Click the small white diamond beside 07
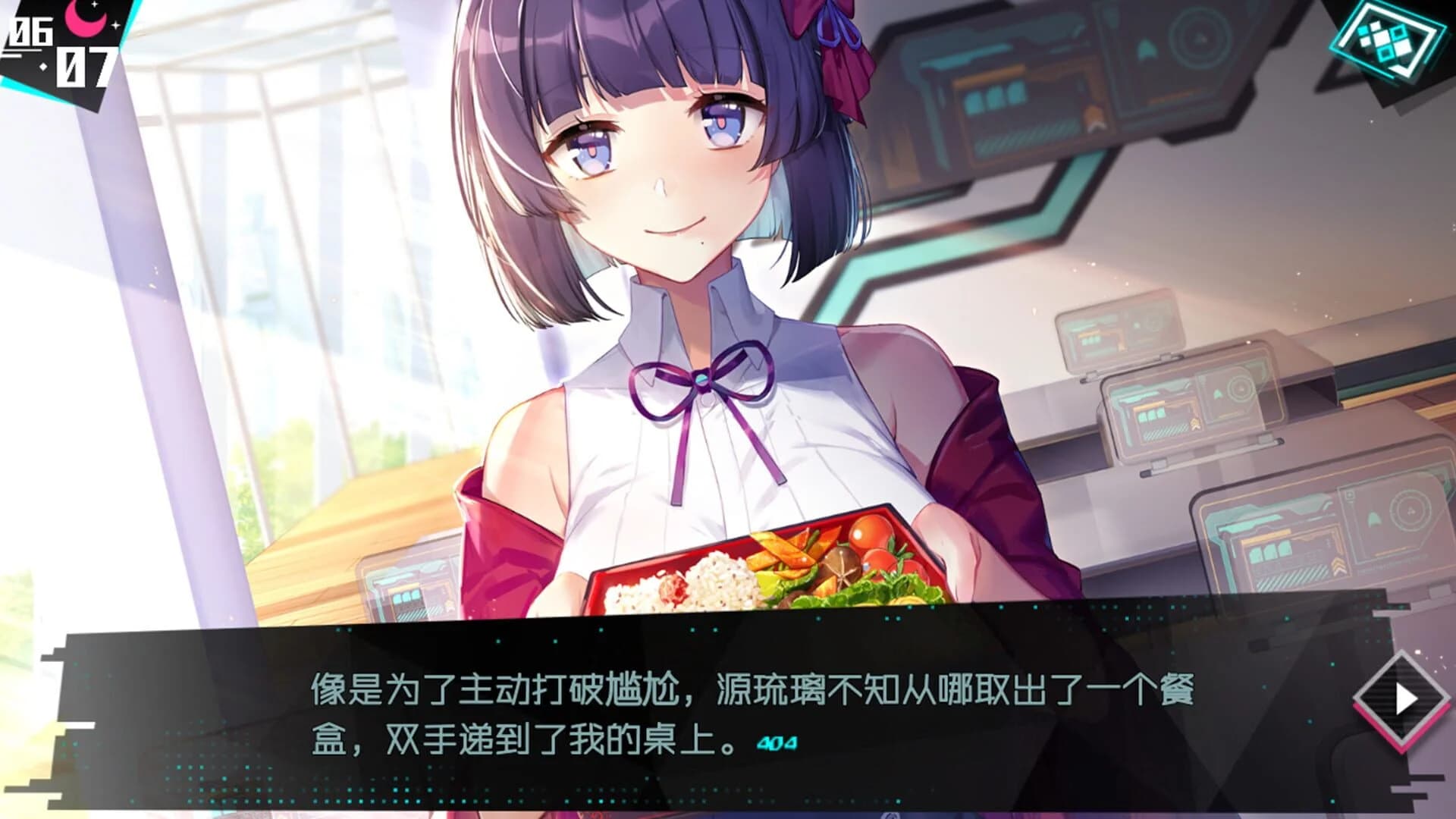The width and height of the screenshot is (1456, 819). [x=42, y=65]
